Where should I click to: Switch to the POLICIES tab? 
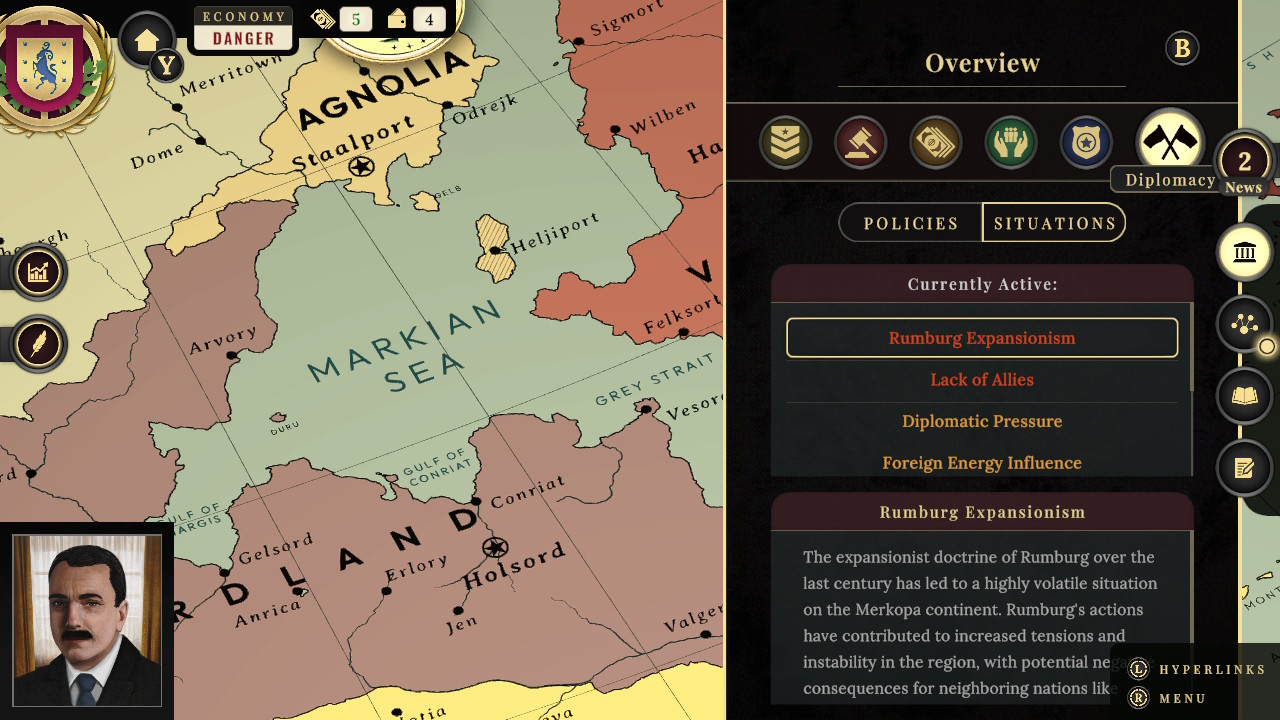click(910, 222)
